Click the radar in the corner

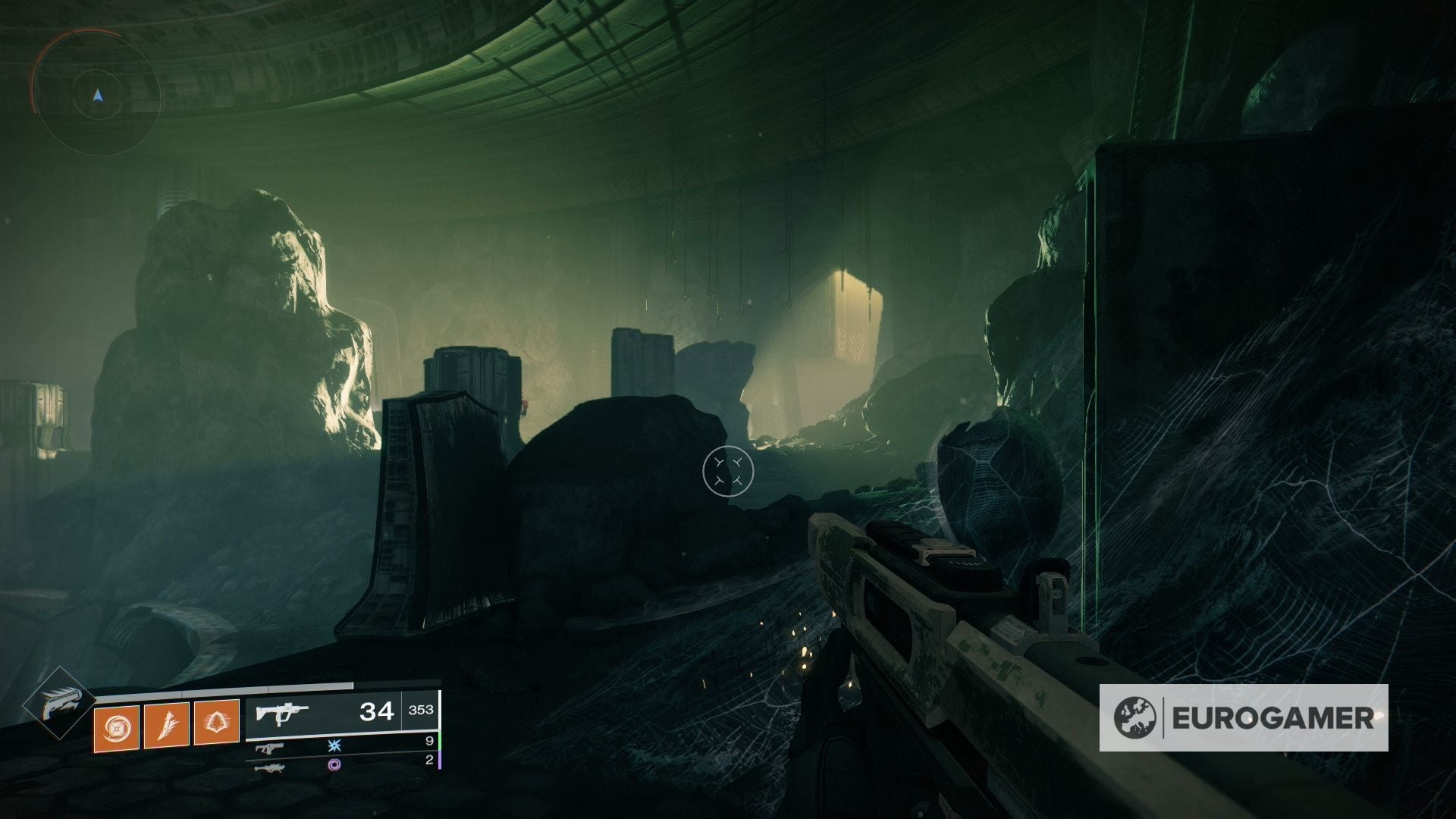(x=97, y=96)
